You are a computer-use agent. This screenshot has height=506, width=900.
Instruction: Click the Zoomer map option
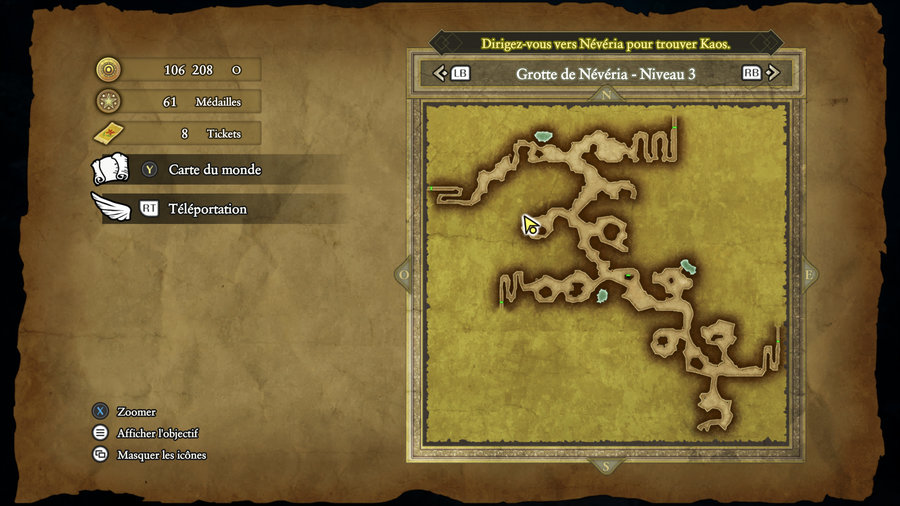coord(135,412)
